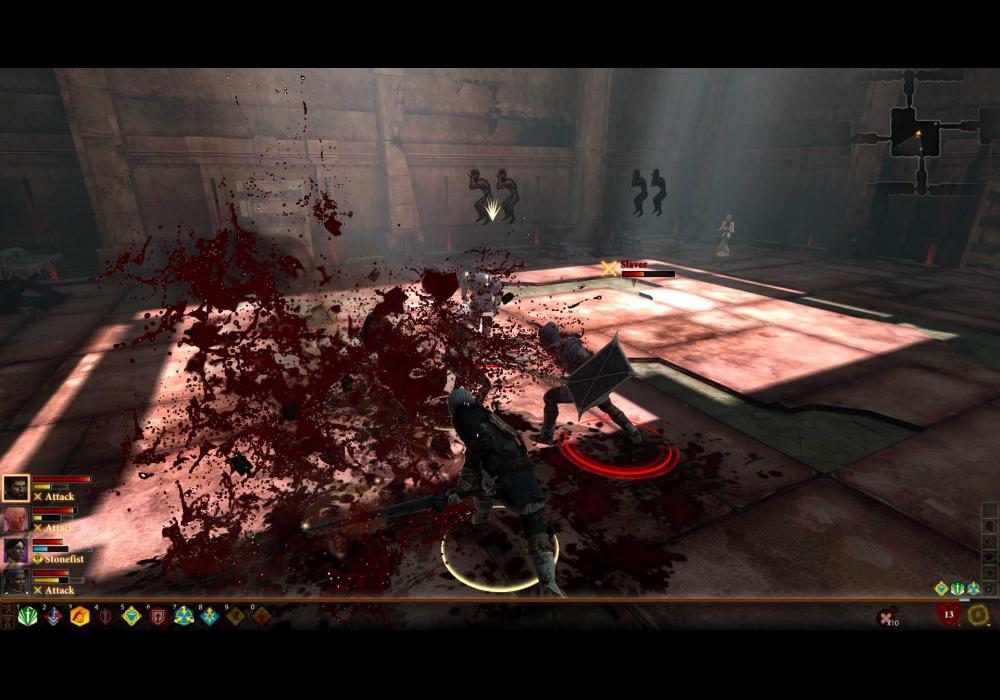
Task: Use the yellow diamond ability in slot 5
Action: [x=131, y=616]
